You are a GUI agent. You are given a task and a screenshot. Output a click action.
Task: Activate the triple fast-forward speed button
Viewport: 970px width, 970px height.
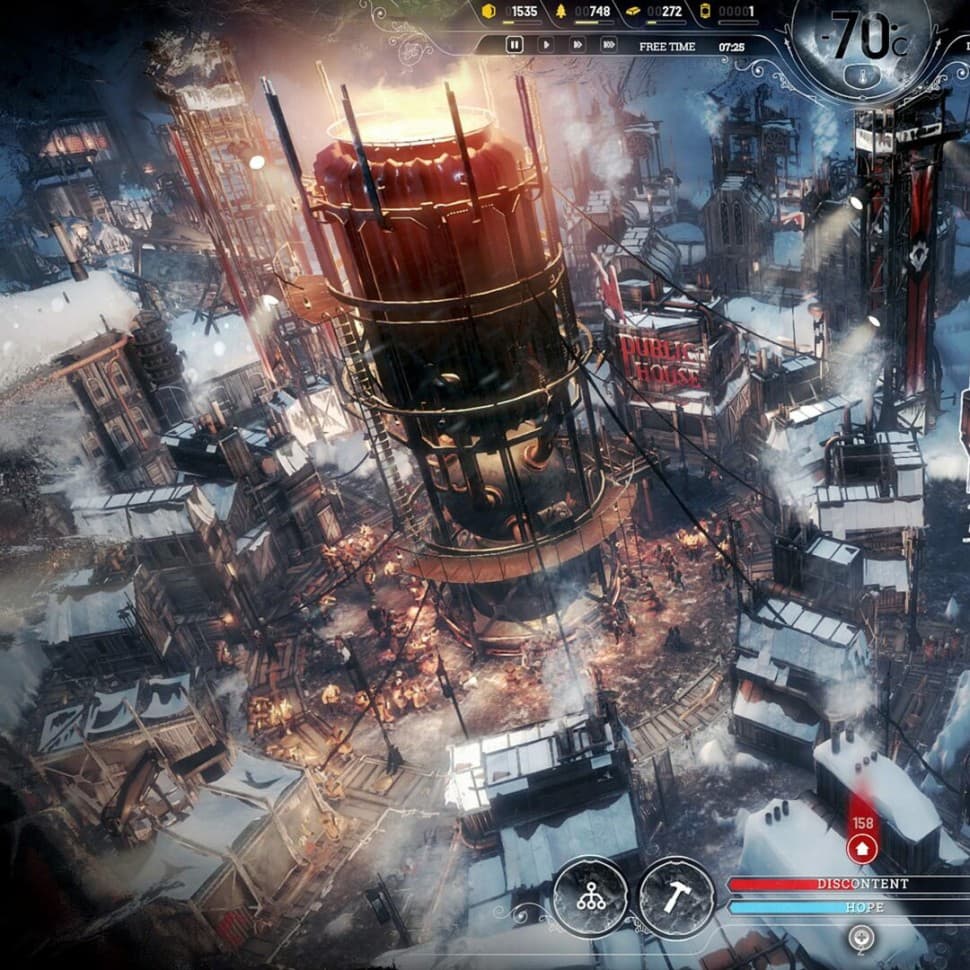(608, 45)
